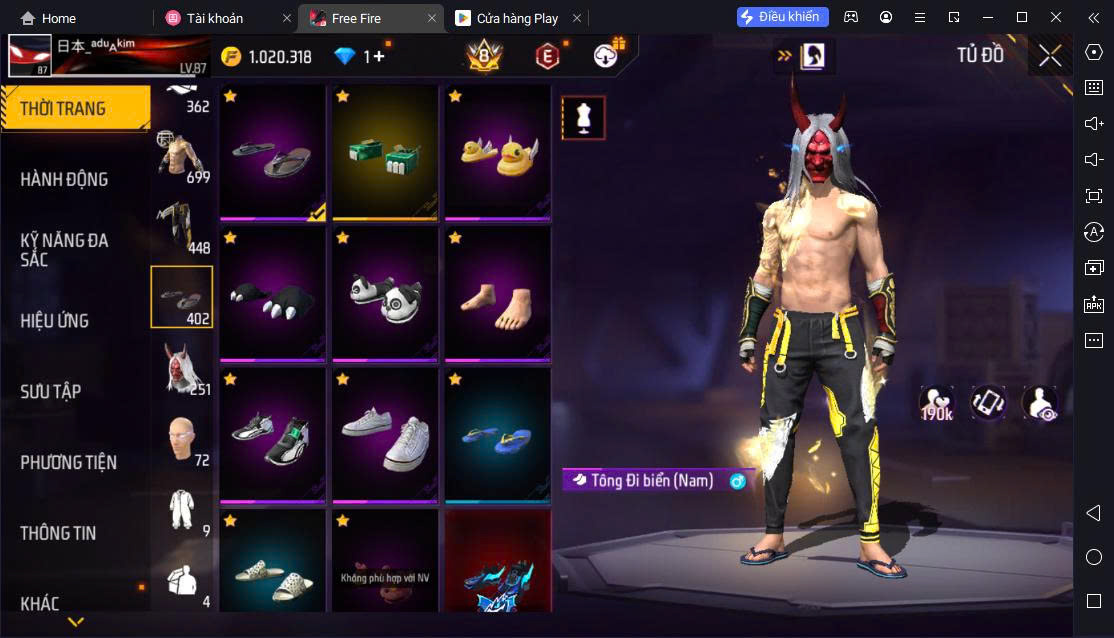Select the white sneakers
The width and height of the screenshot is (1114, 638).
pos(385,436)
